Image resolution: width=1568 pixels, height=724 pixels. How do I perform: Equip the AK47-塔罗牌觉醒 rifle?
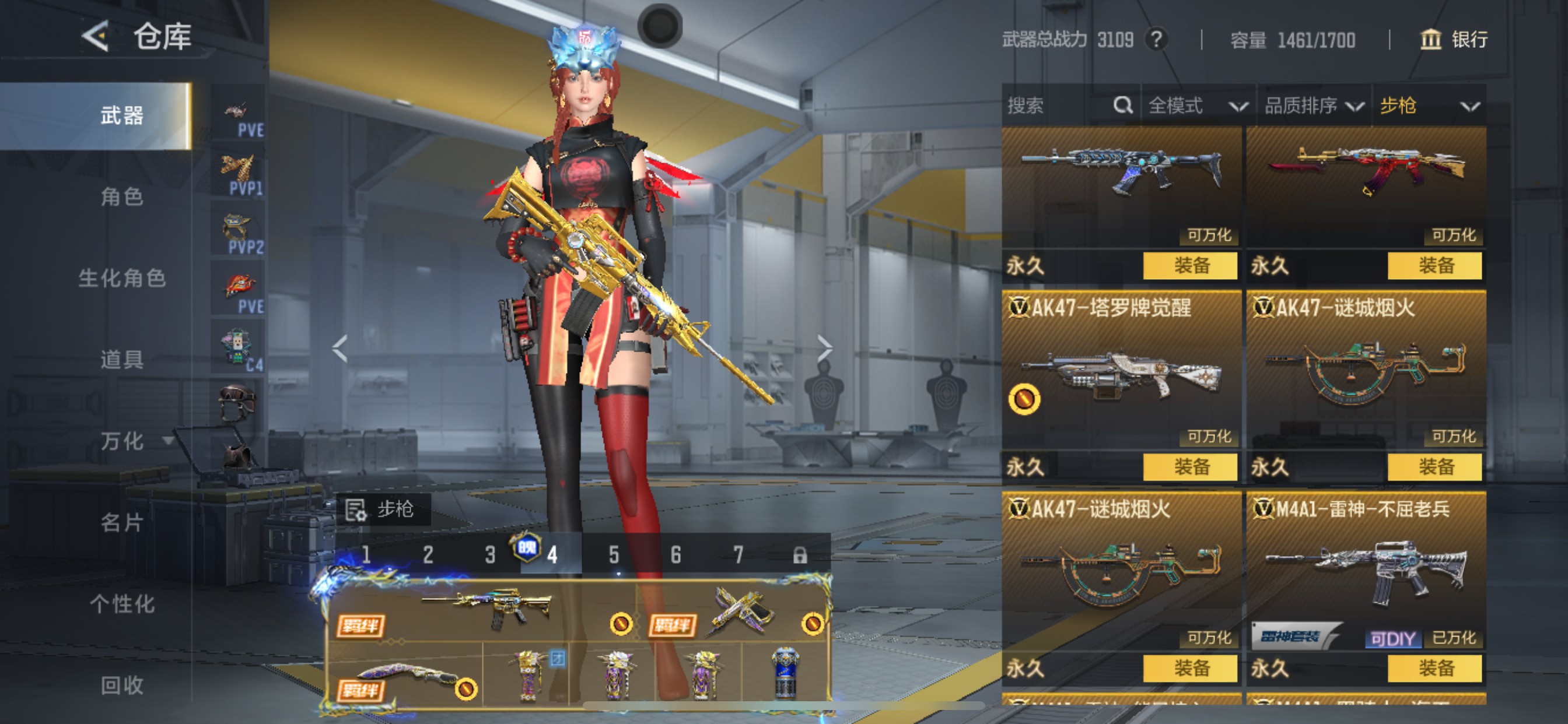coord(1190,468)
